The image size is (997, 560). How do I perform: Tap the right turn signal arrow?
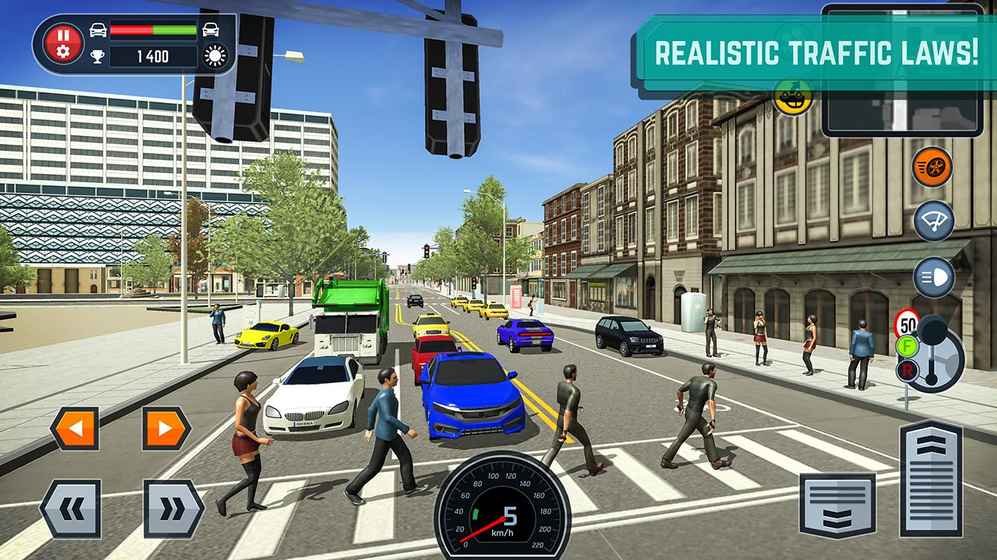(x=166, y=428)
